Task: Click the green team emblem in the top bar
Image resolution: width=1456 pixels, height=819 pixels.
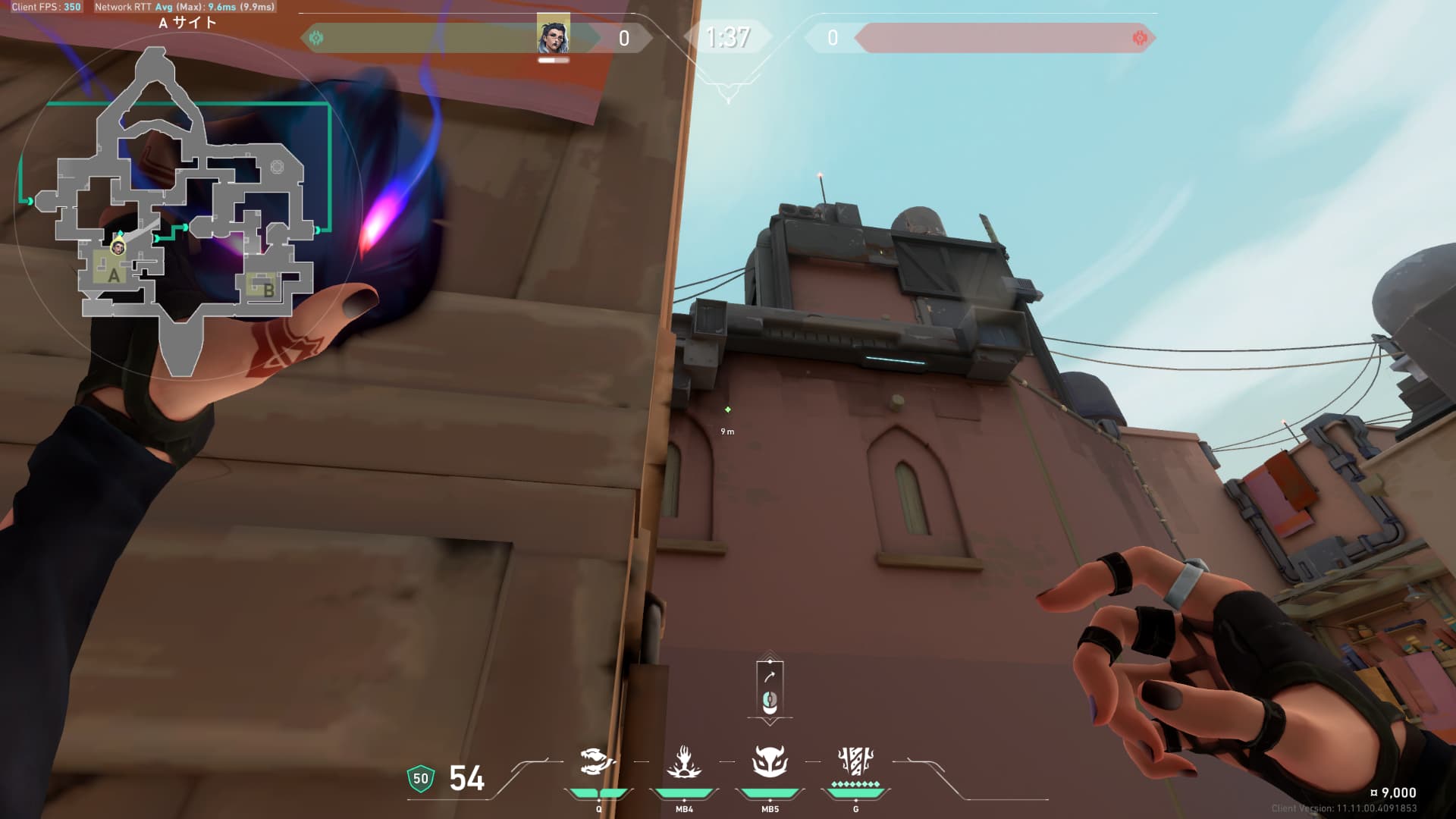Action: tap(317, 37)
